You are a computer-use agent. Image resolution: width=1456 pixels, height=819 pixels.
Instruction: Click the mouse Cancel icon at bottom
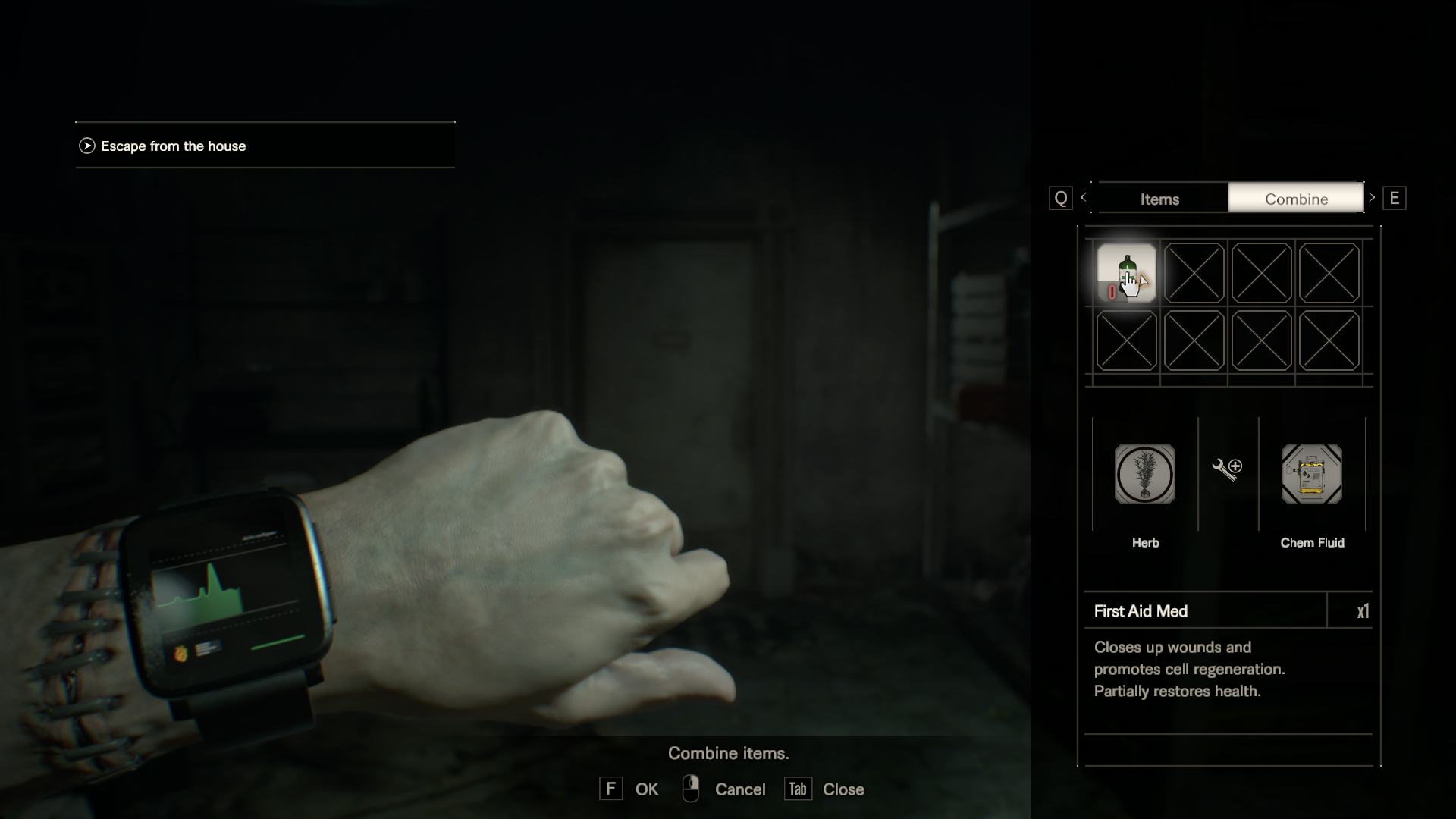pos(690,789)
